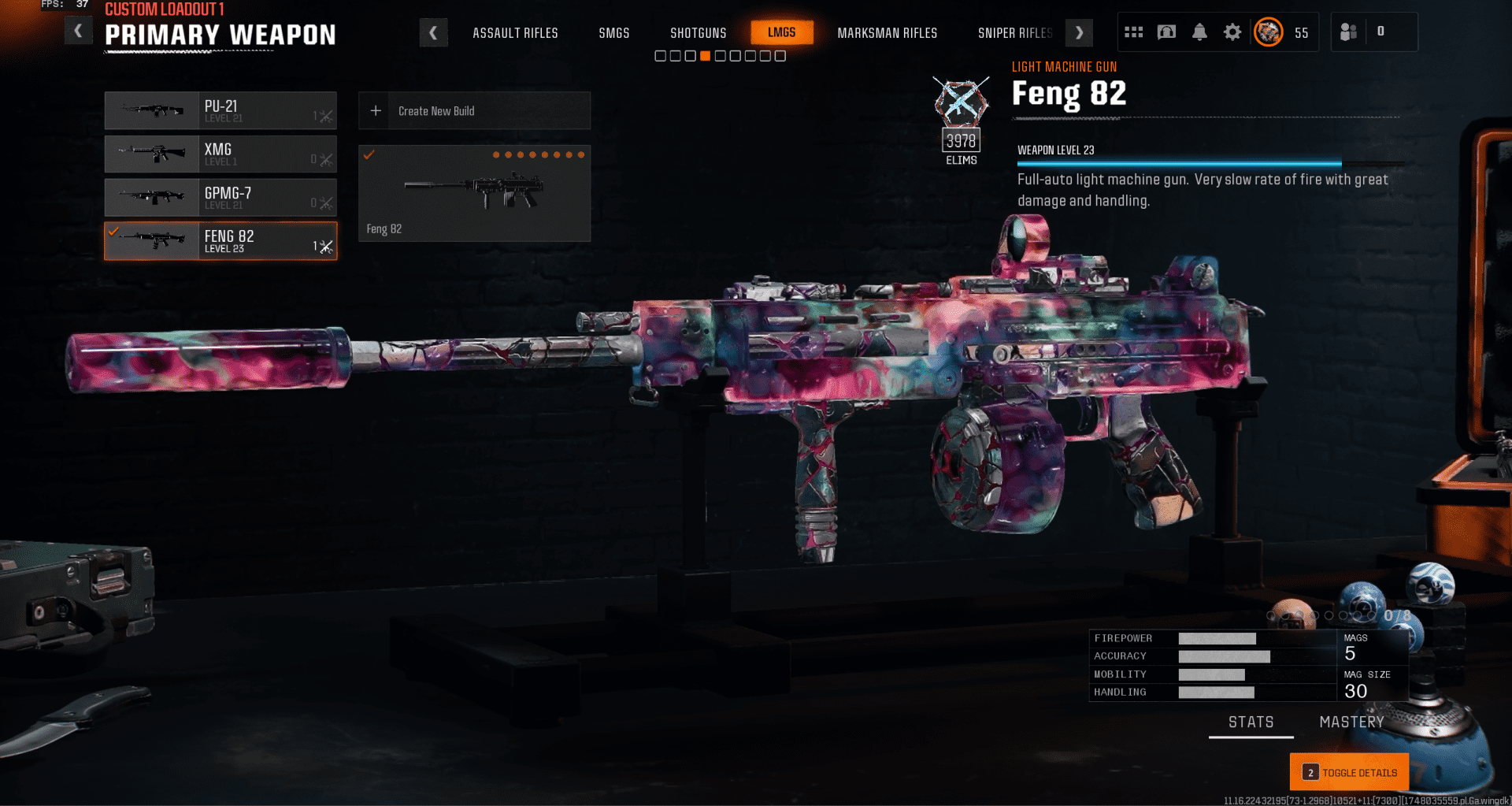Image resolution: width=1512 pixels, height=806 pixels.
Task: Open the notifications bell
Action: pos(1199,32)
